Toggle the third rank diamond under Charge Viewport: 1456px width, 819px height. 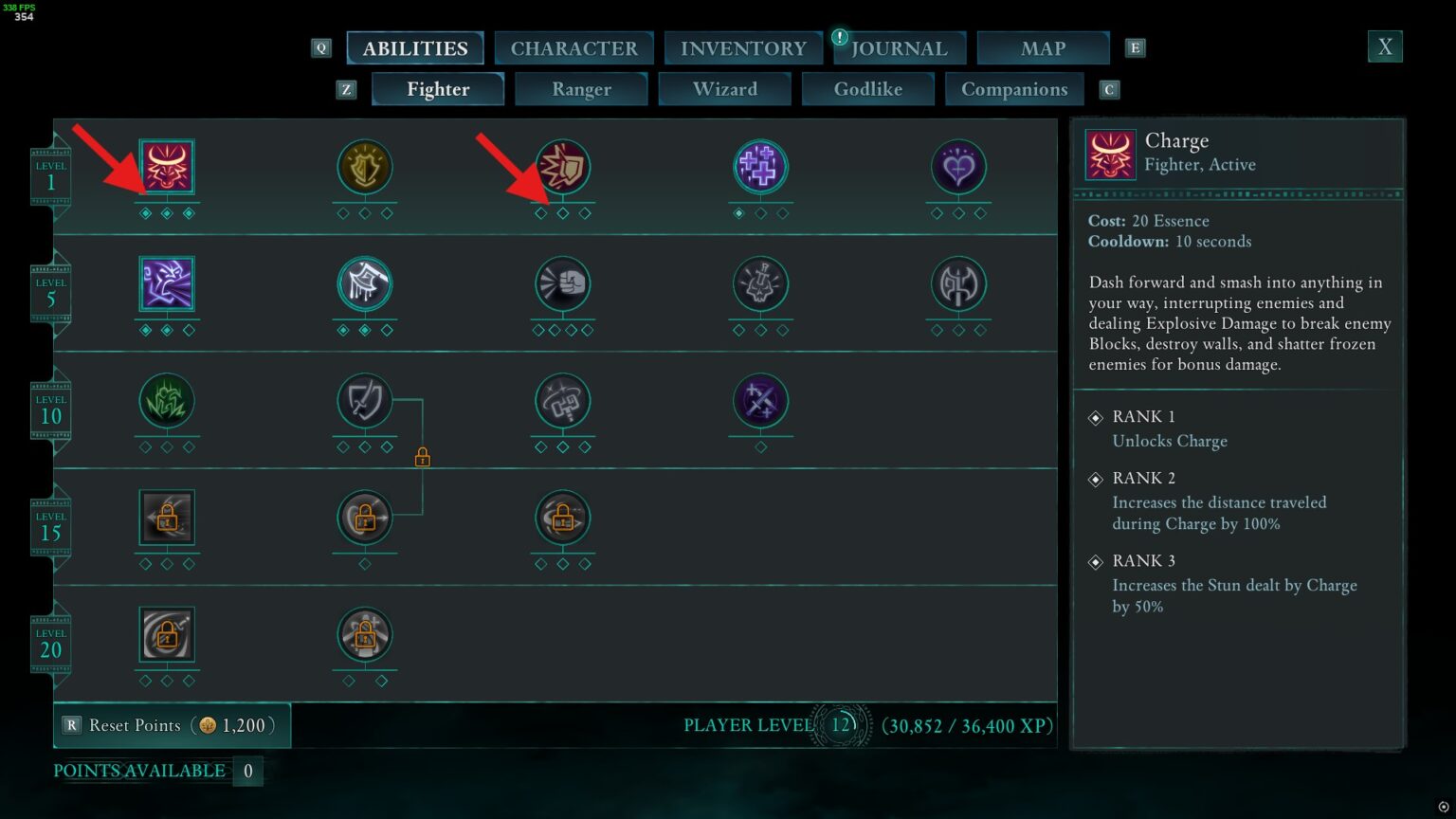click(189, 213)
